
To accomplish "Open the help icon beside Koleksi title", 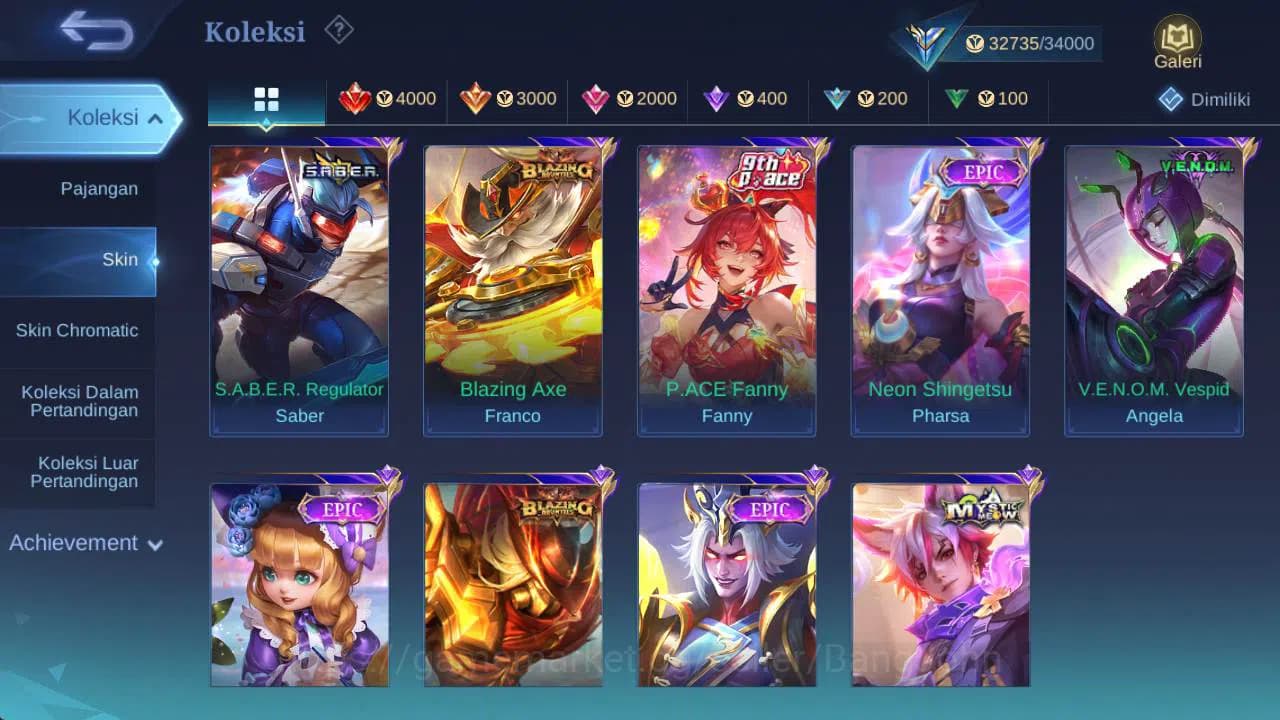I will point(338,31).
